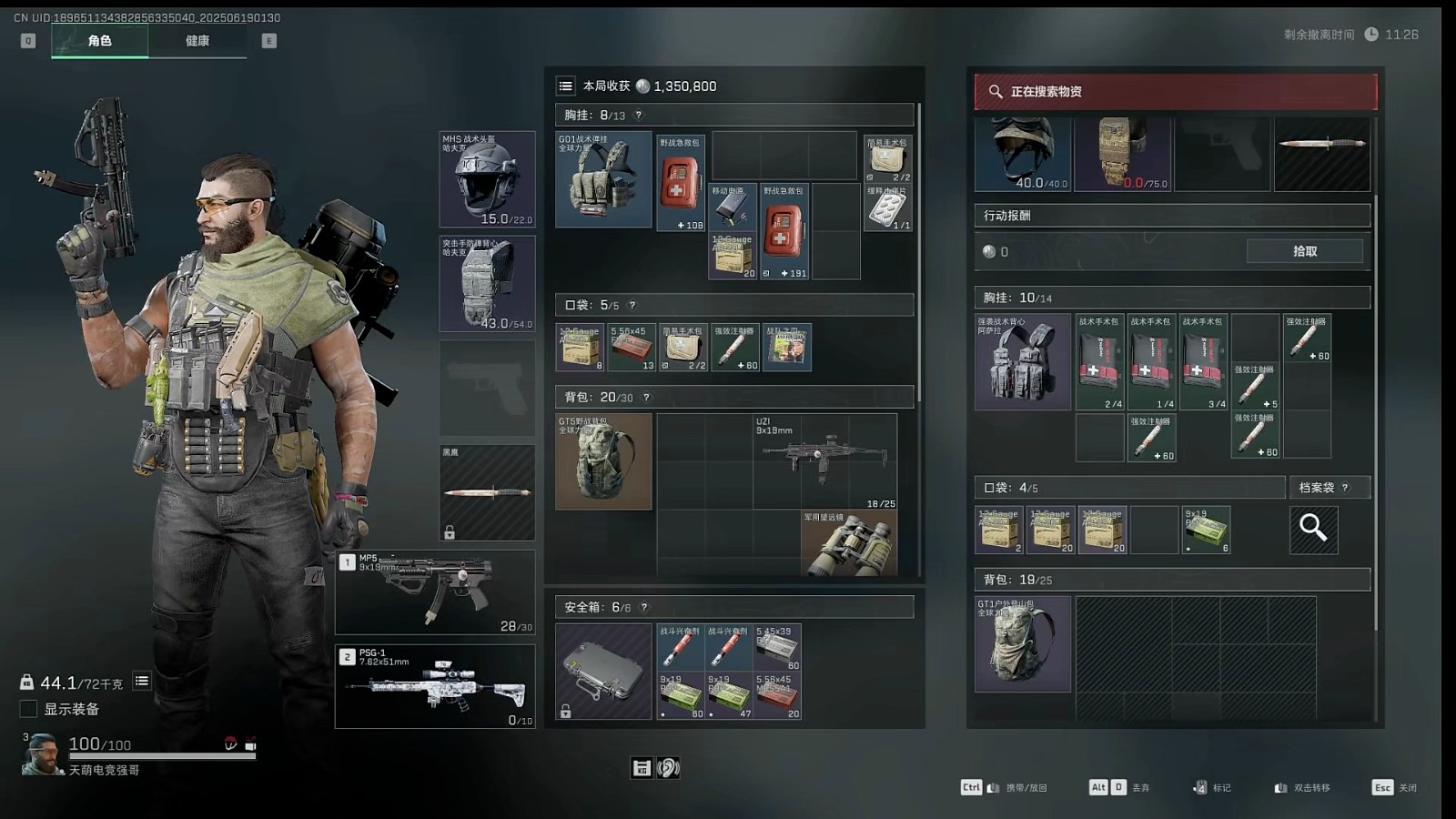Switch to the 健康 tab
This screenshot has width=1456, height=819.
click(197, 41)
